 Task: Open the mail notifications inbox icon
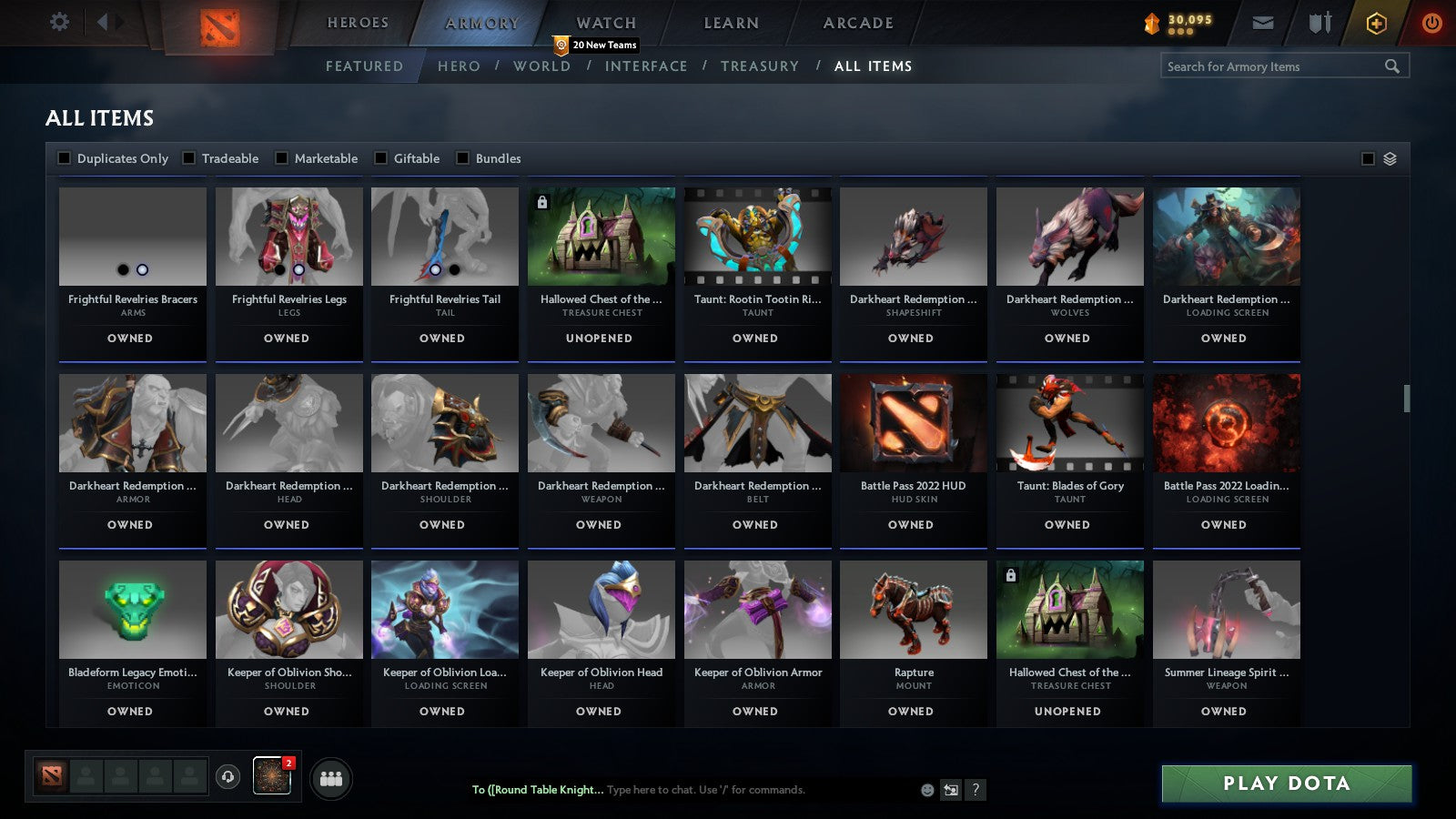pyautogui.click(x=1263, y=23)
